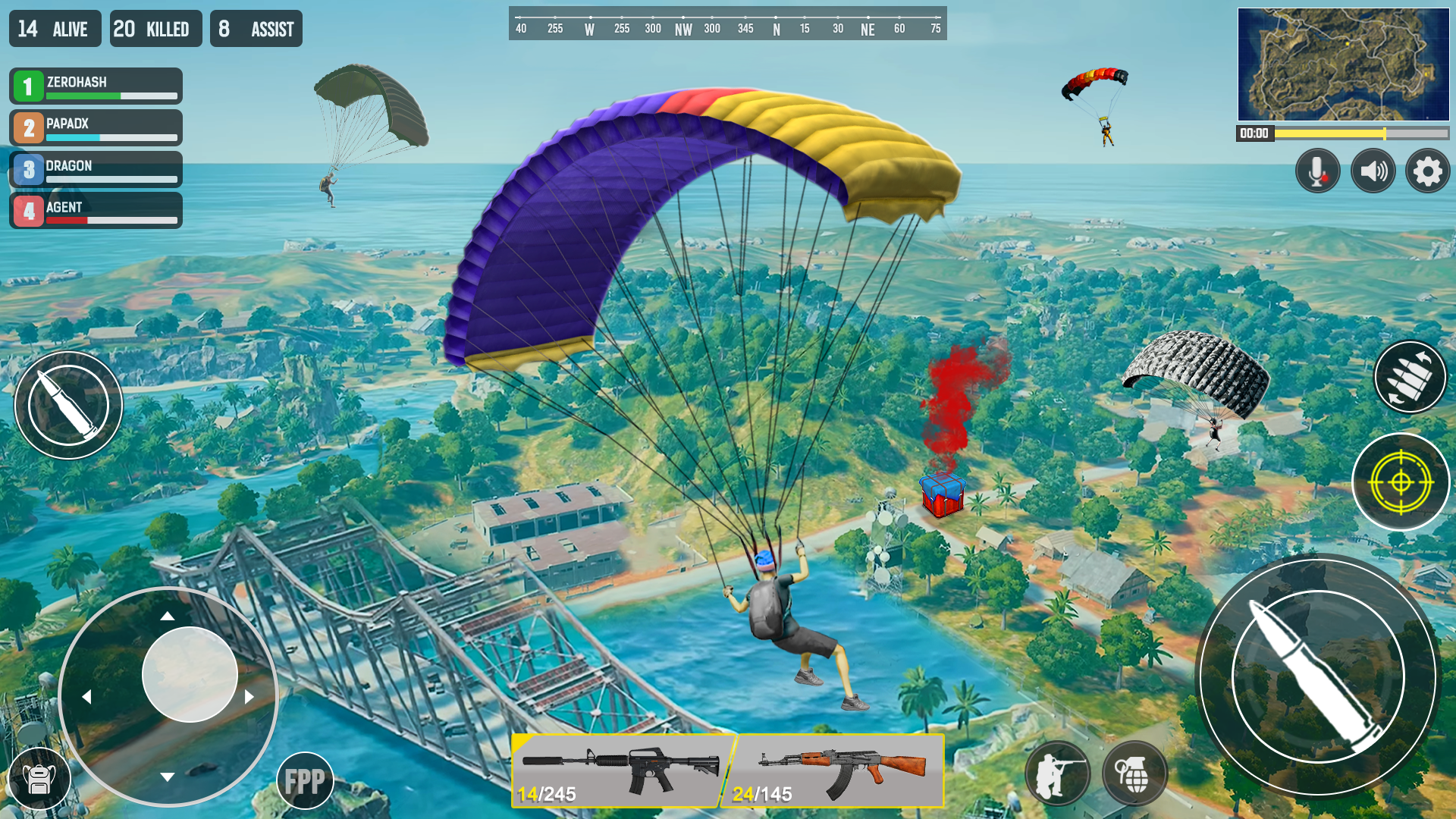Screen dimensions: 1456x819
Task: Tap the ammo reload icon above the crosshair
Action: [1409, 377]
